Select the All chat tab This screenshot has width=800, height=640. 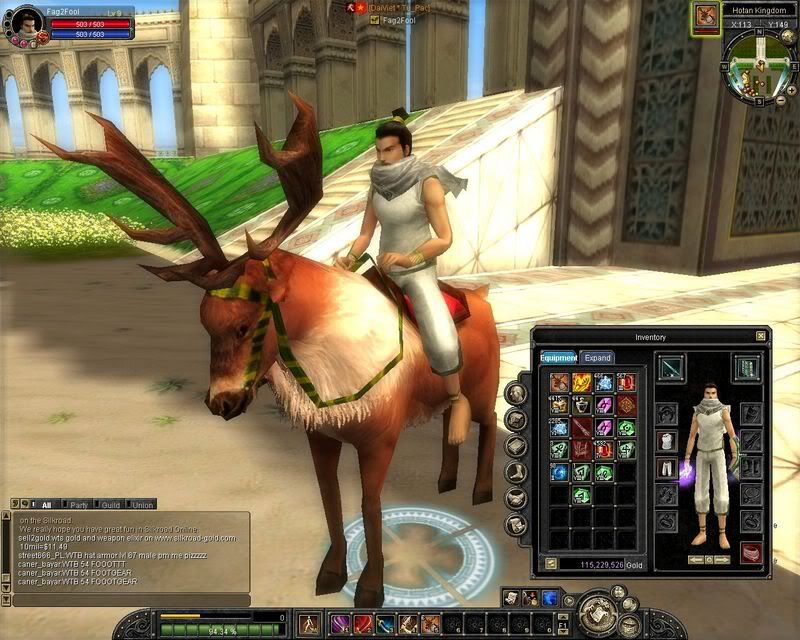[x=44, y=505]
